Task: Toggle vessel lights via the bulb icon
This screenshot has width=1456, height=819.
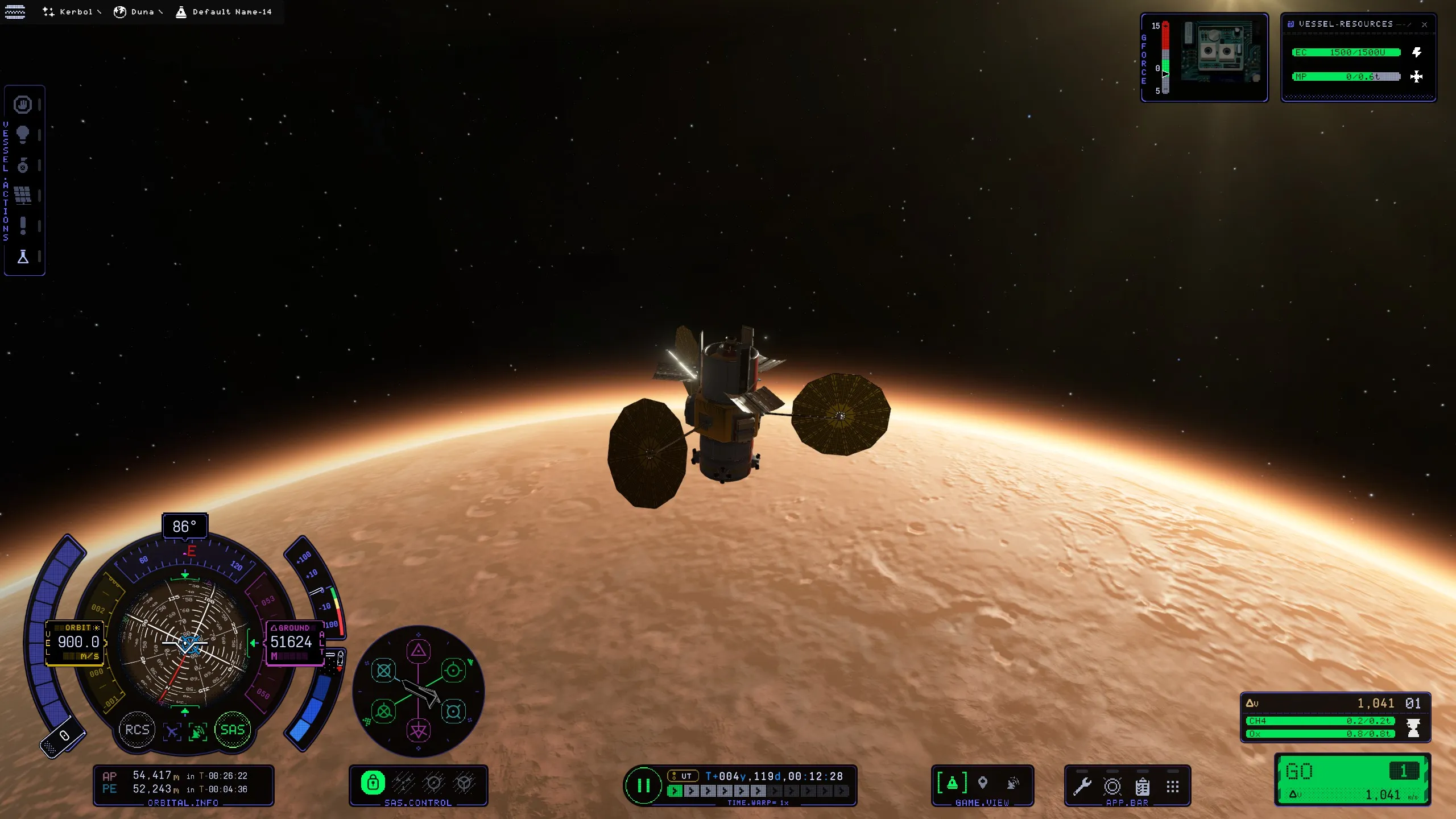Action: 23,135
